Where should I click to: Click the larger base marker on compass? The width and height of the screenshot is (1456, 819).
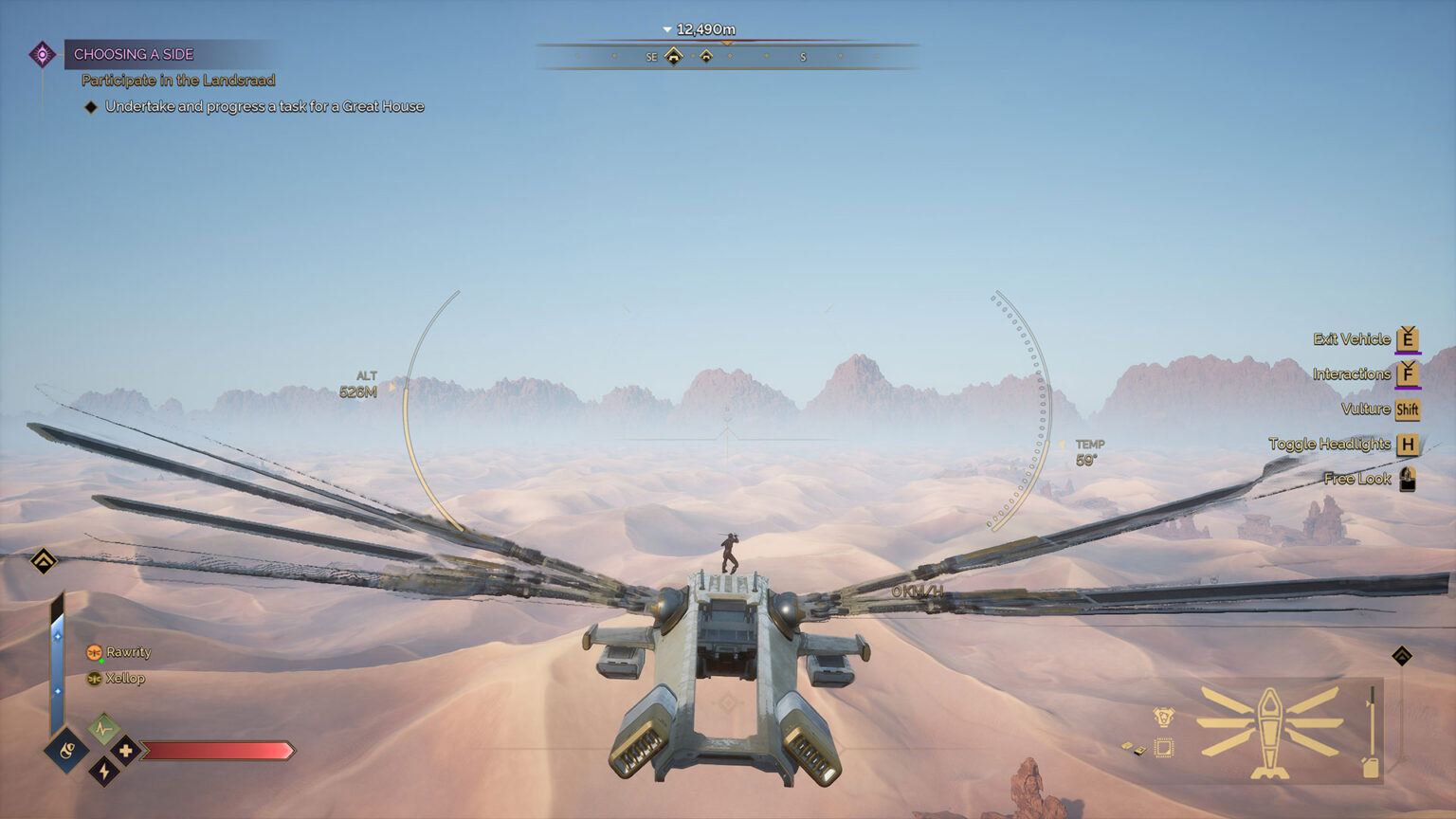coord(673,56)
